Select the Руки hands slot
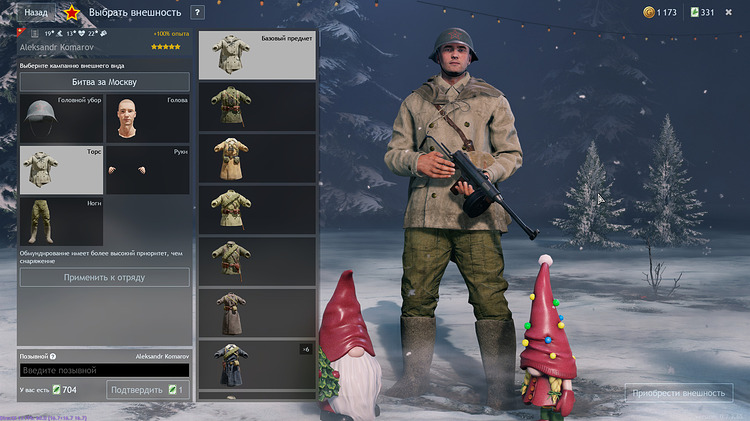This screenshot has height=421, width=750. coord(147,169)
